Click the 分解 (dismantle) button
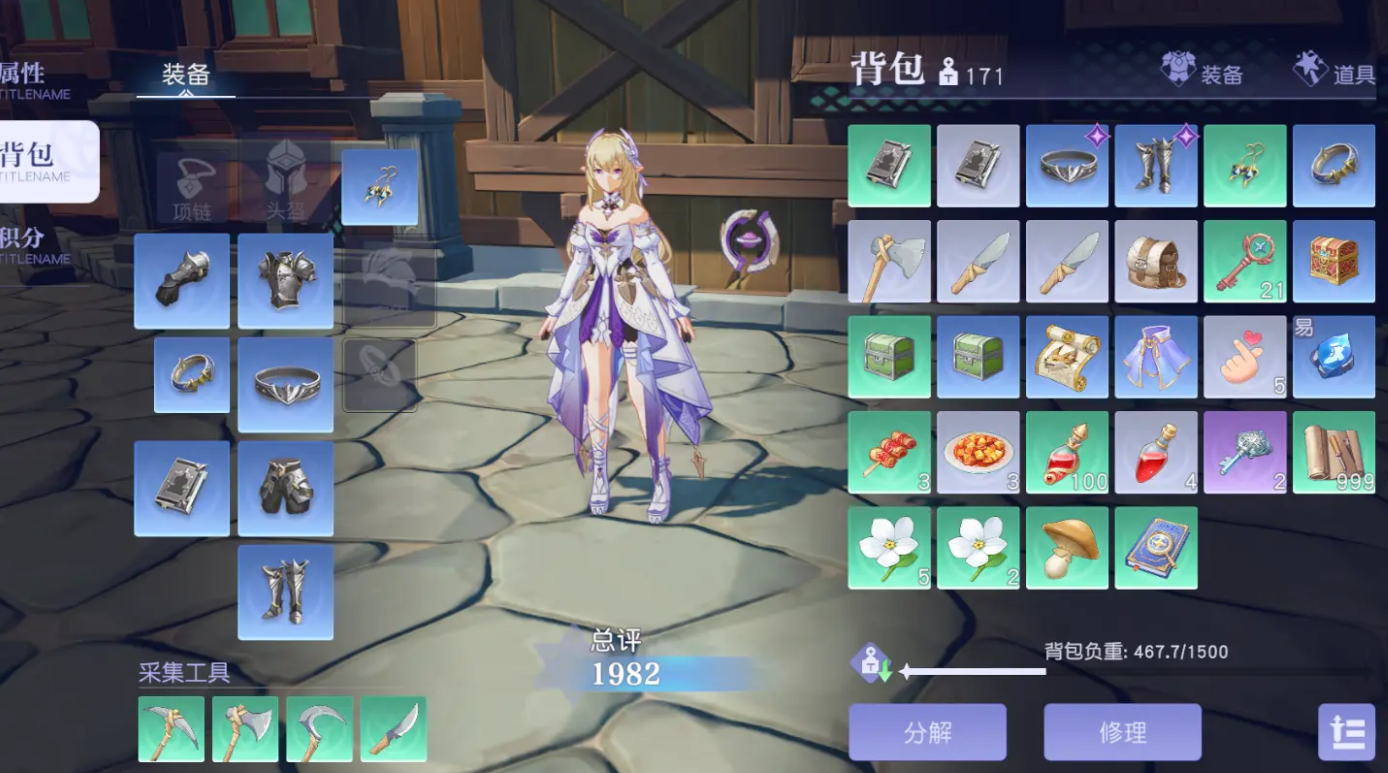The height and width of the screenshot is (773, 1388). coord(927,732)
